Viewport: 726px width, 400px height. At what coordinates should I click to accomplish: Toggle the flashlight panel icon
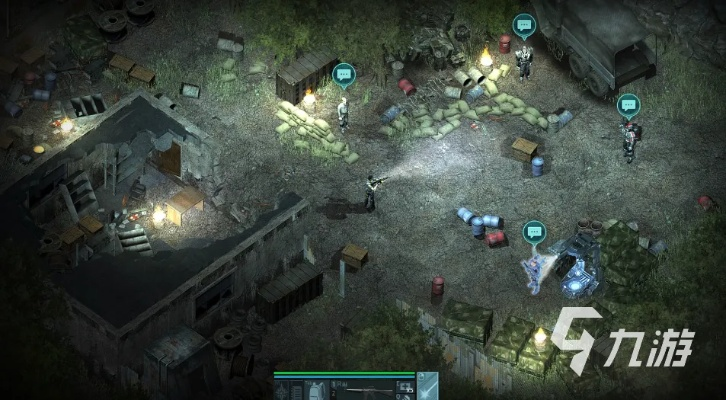427,387
